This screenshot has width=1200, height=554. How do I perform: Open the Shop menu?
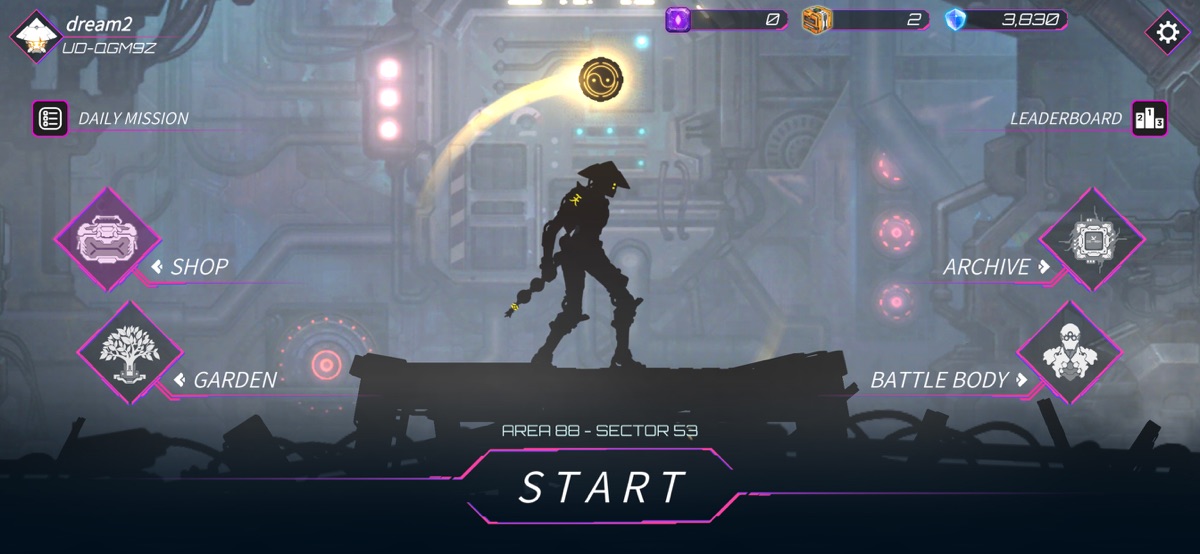pyautogui.click(x=107, y=239)
